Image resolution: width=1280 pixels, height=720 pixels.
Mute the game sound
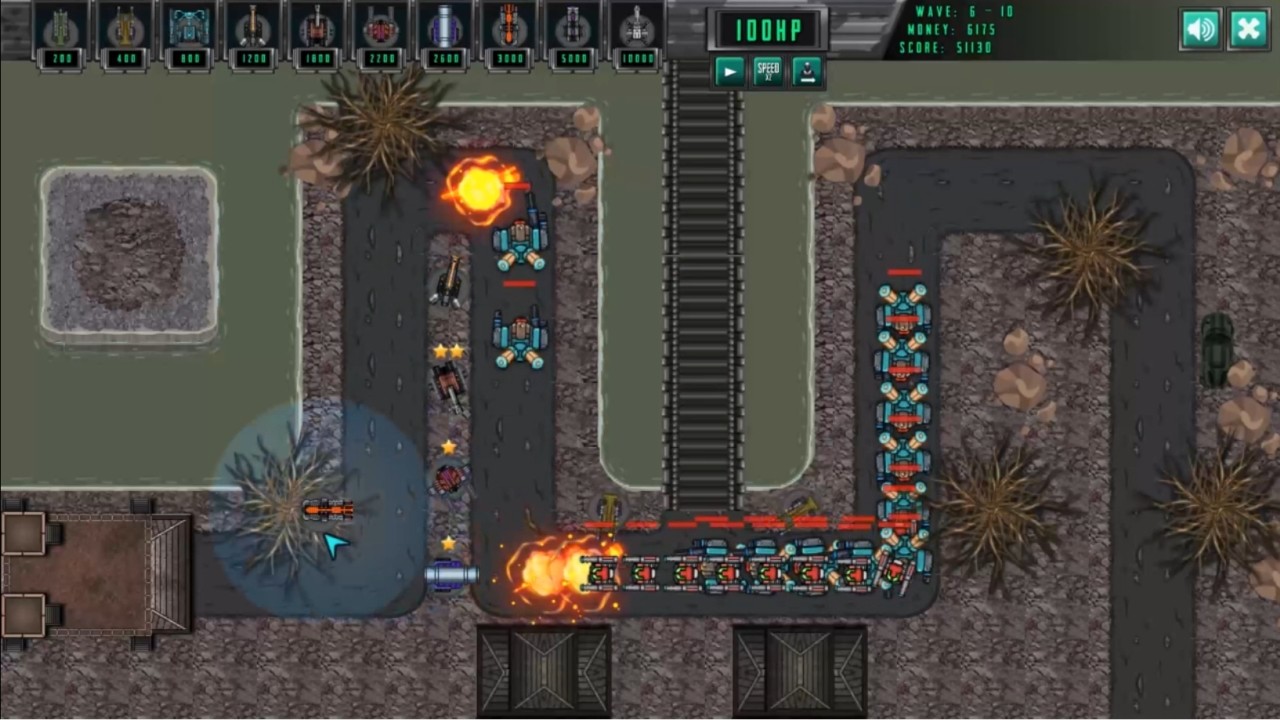[1200, 29]
